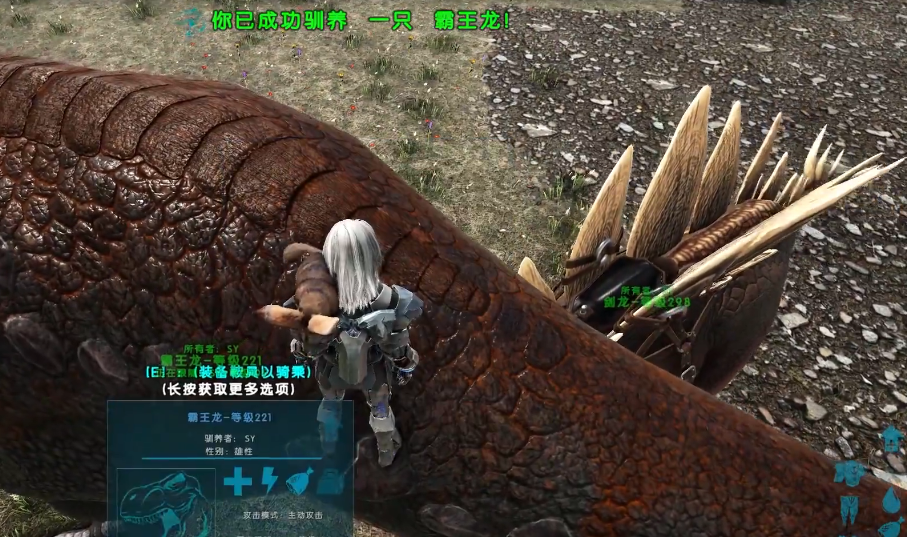Select the meat food icon in the tame panel
This screenshot has height=537, width=907.
(x=300, y=482)
